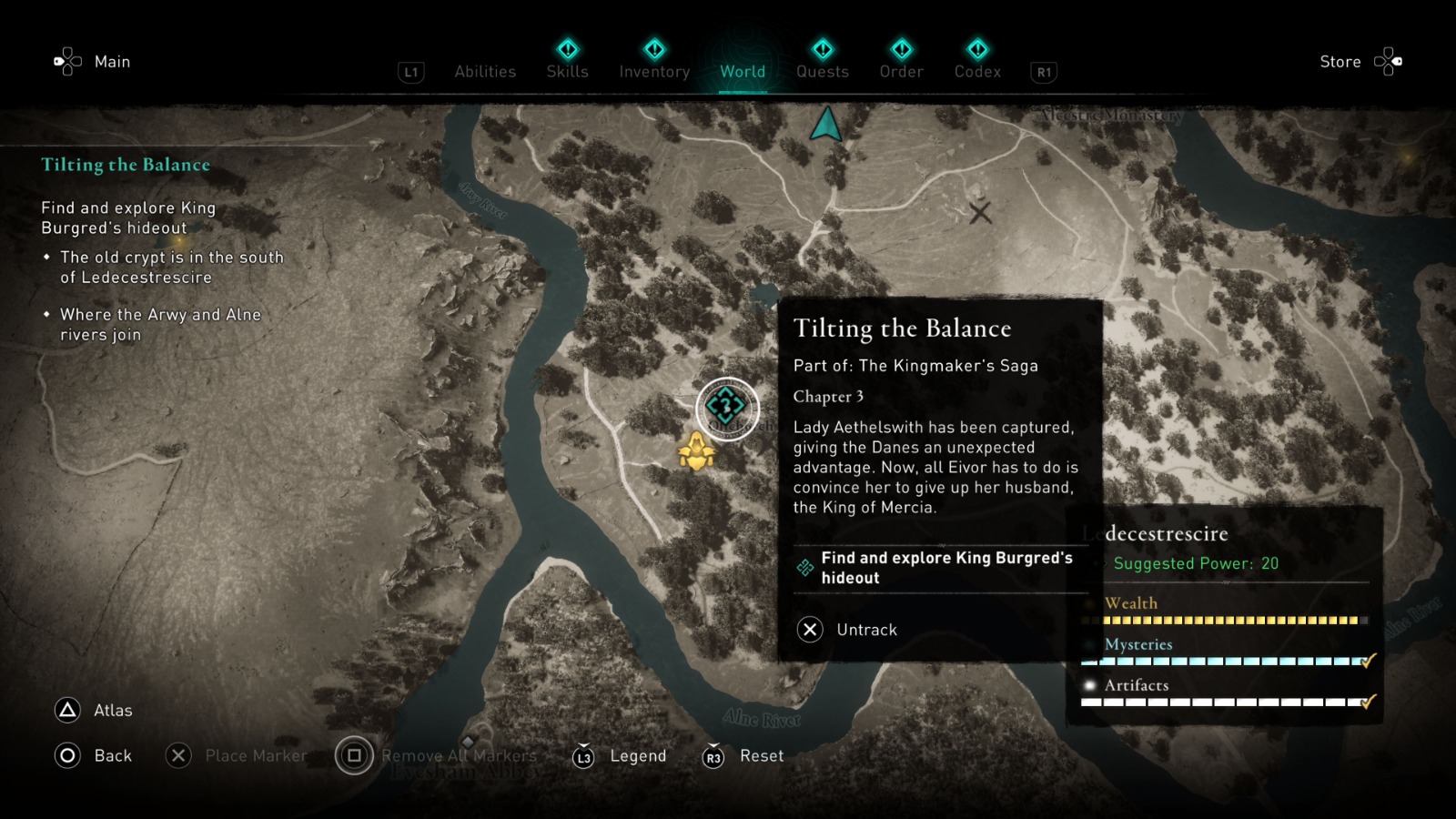Toggle the Artifacts completion checkmark
The height and width of the screenshot is (819, 1456).
tap(1367, 703)
